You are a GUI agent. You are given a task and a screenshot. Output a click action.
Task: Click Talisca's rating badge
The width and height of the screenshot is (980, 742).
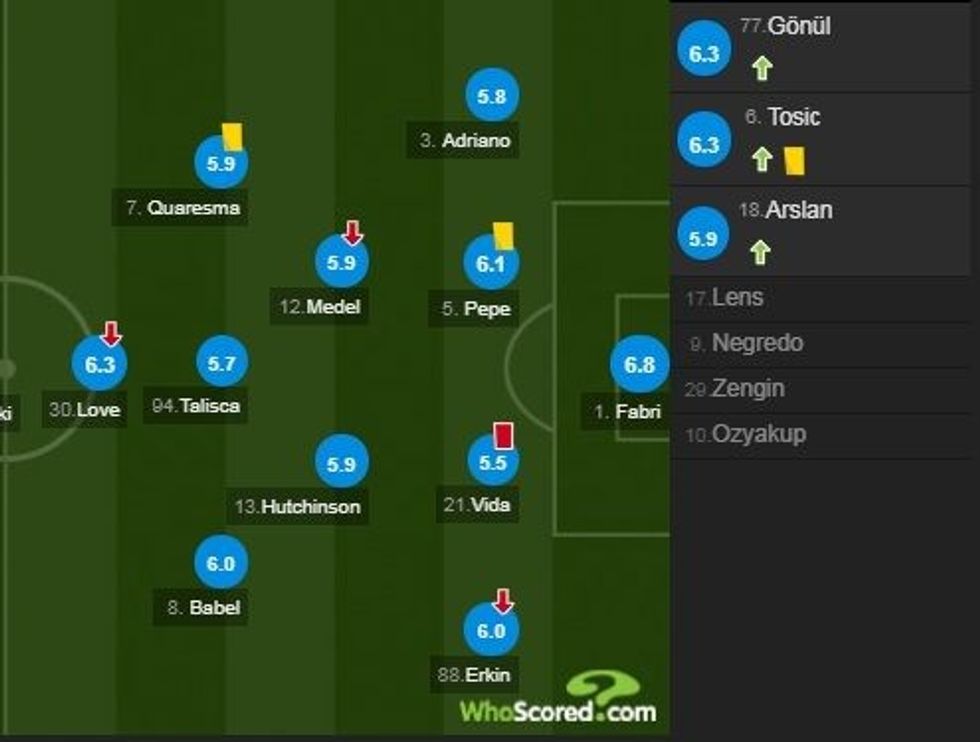click(x=221, y=364)
